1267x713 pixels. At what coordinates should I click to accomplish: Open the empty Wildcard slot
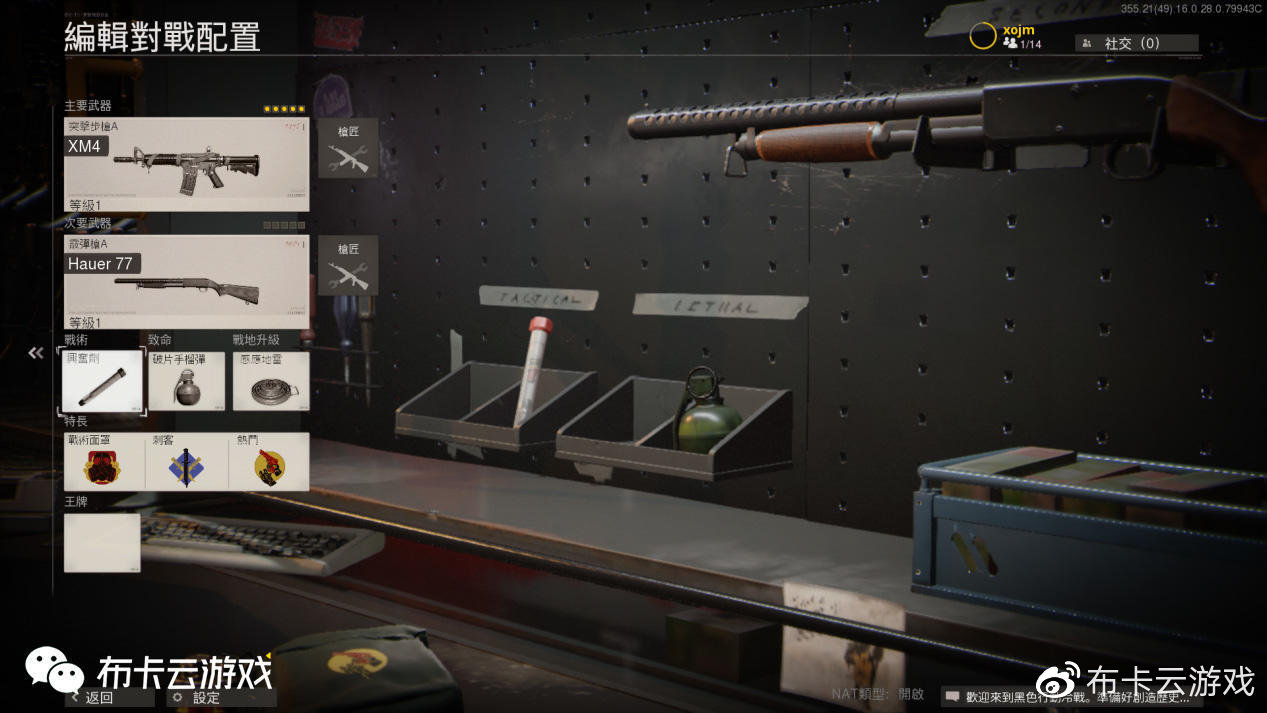[x=102, y=542]
